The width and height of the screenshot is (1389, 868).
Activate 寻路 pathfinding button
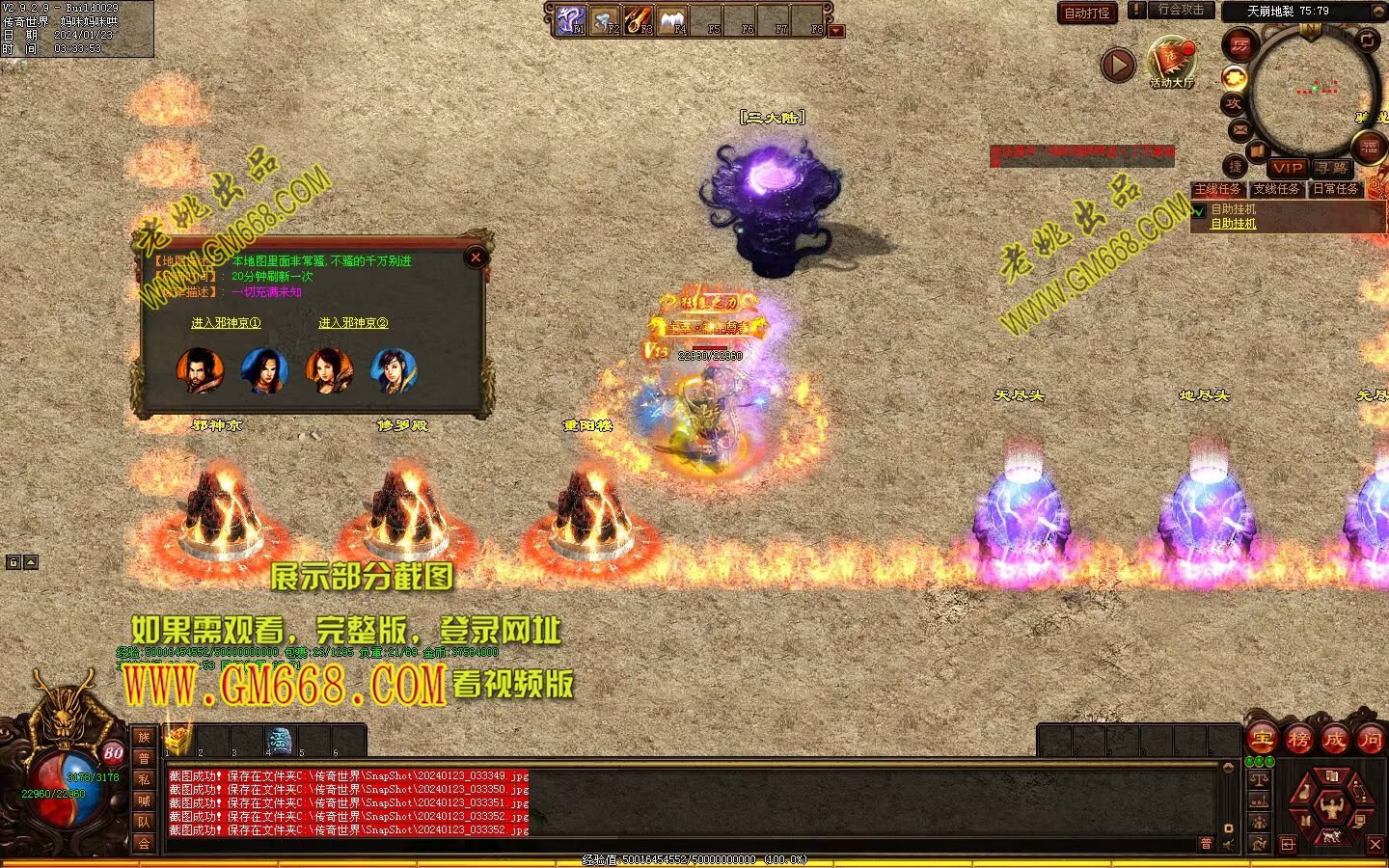click(1332, 168)
